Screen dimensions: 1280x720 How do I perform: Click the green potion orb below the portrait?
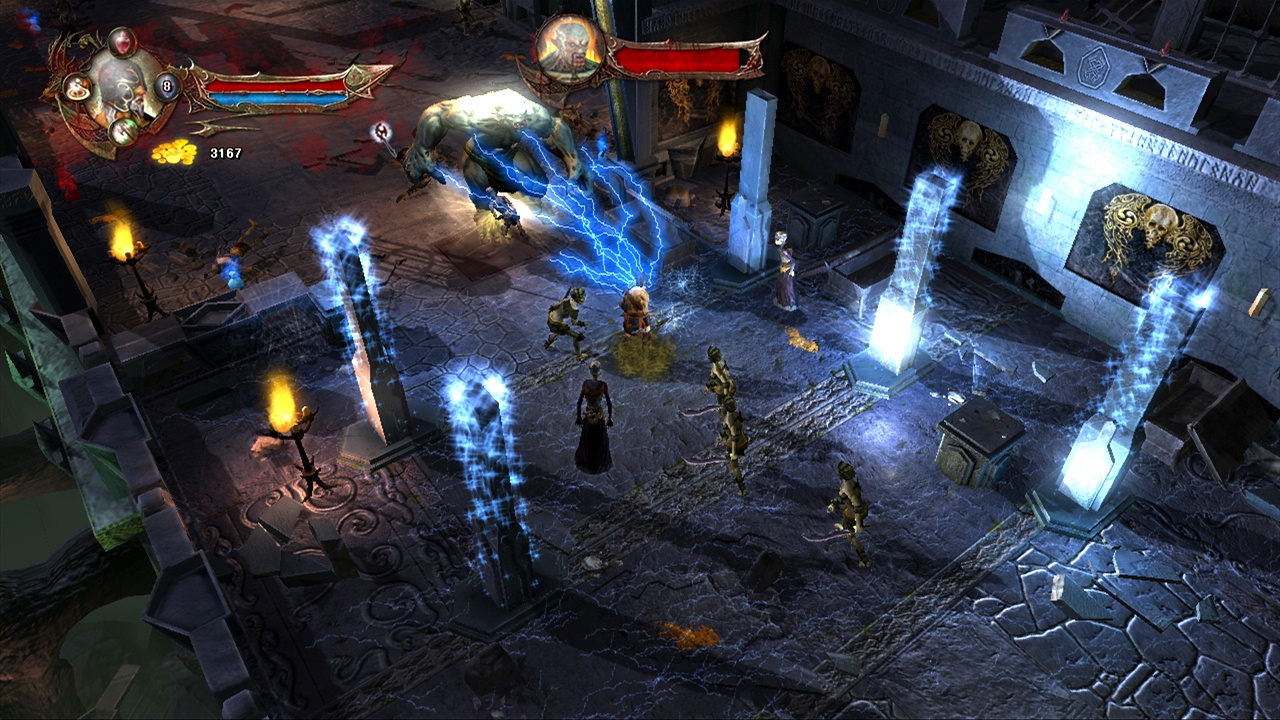point(122,132)
